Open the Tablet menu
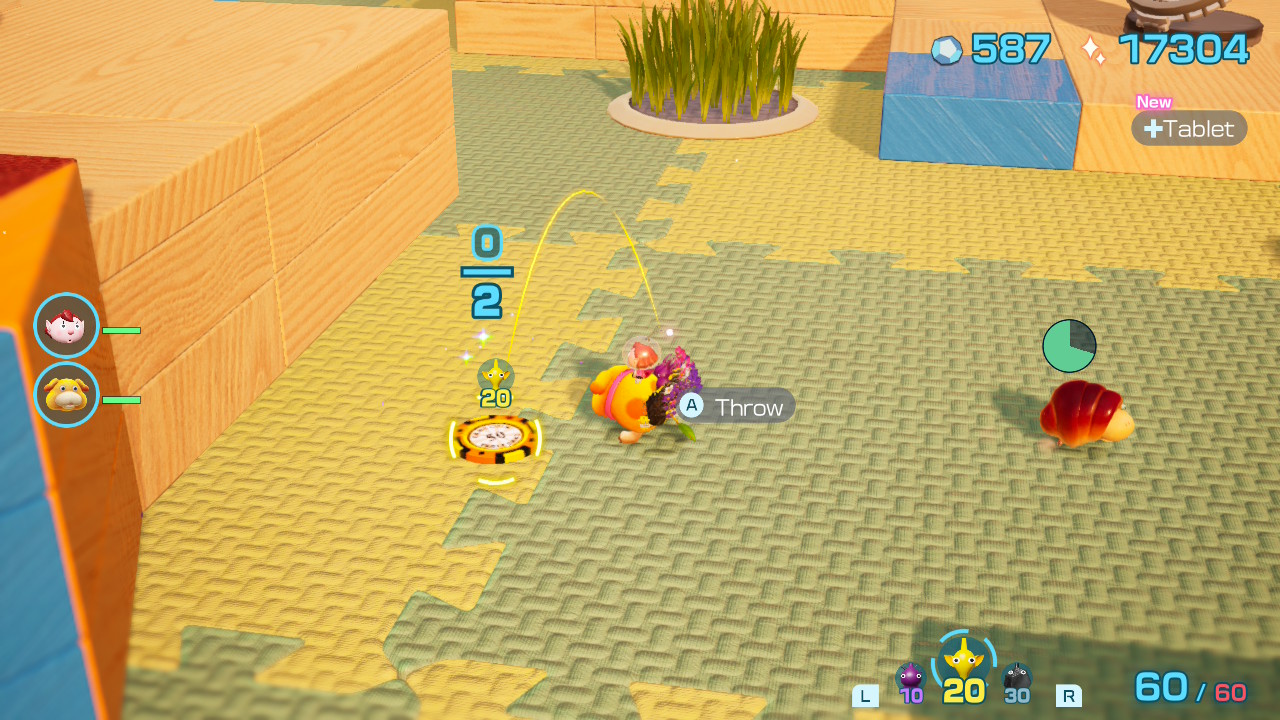Screen dimensions: 1280x720 1189,128
